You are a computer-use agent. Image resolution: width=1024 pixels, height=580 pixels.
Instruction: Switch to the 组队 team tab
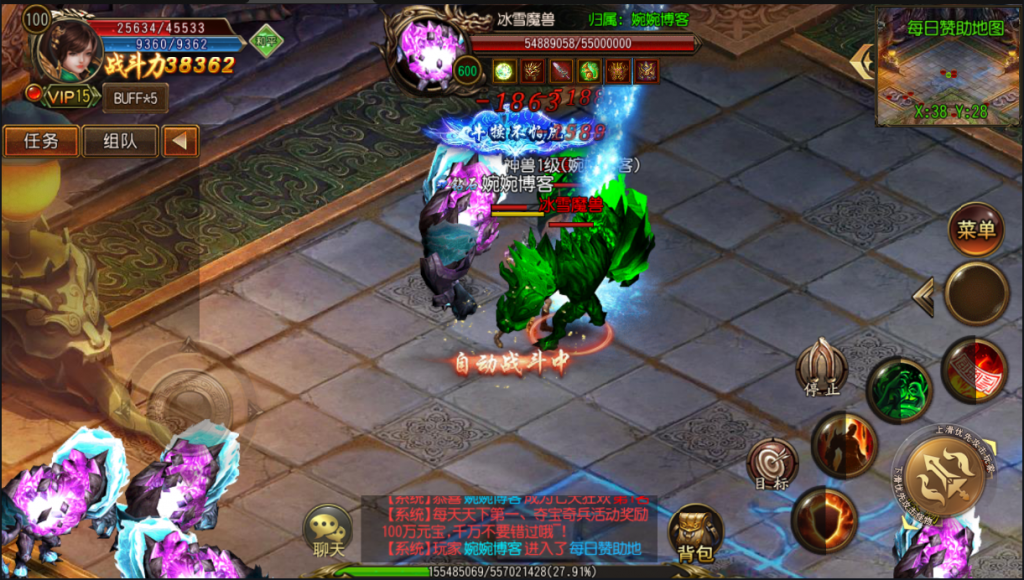120,141
